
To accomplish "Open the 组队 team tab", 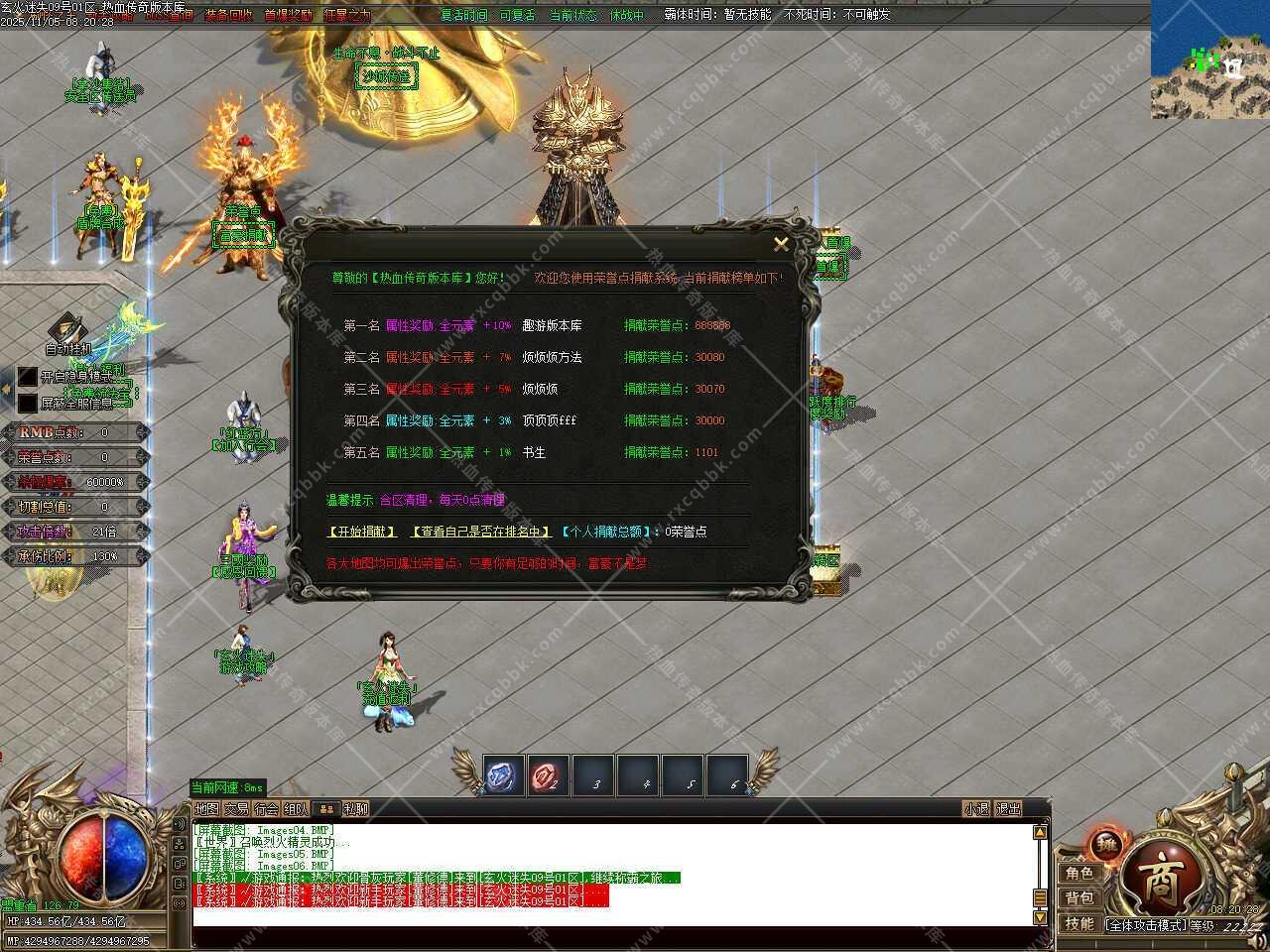I will 296,809.
